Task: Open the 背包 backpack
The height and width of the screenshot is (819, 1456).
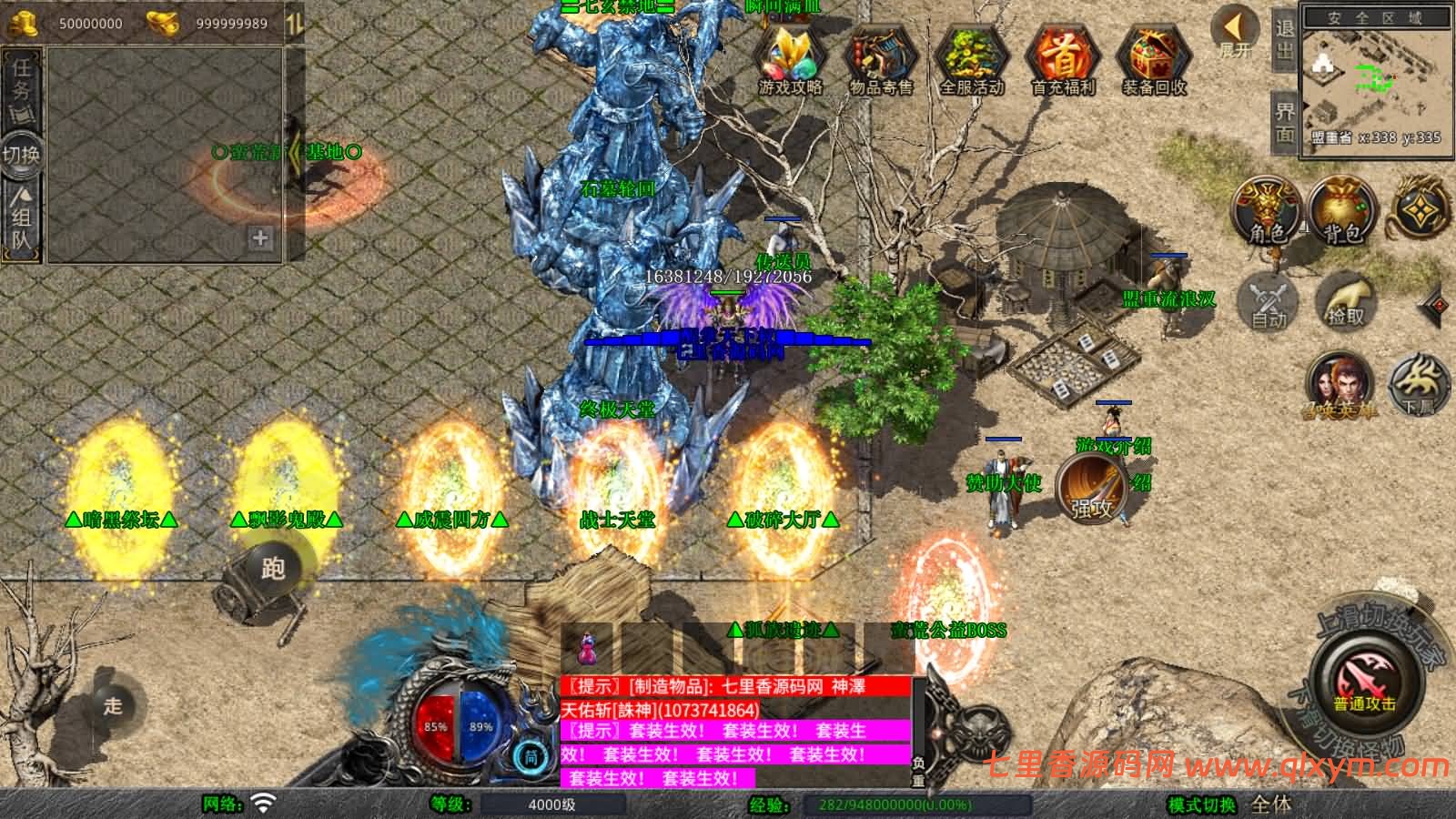Action: [1342, 211]
